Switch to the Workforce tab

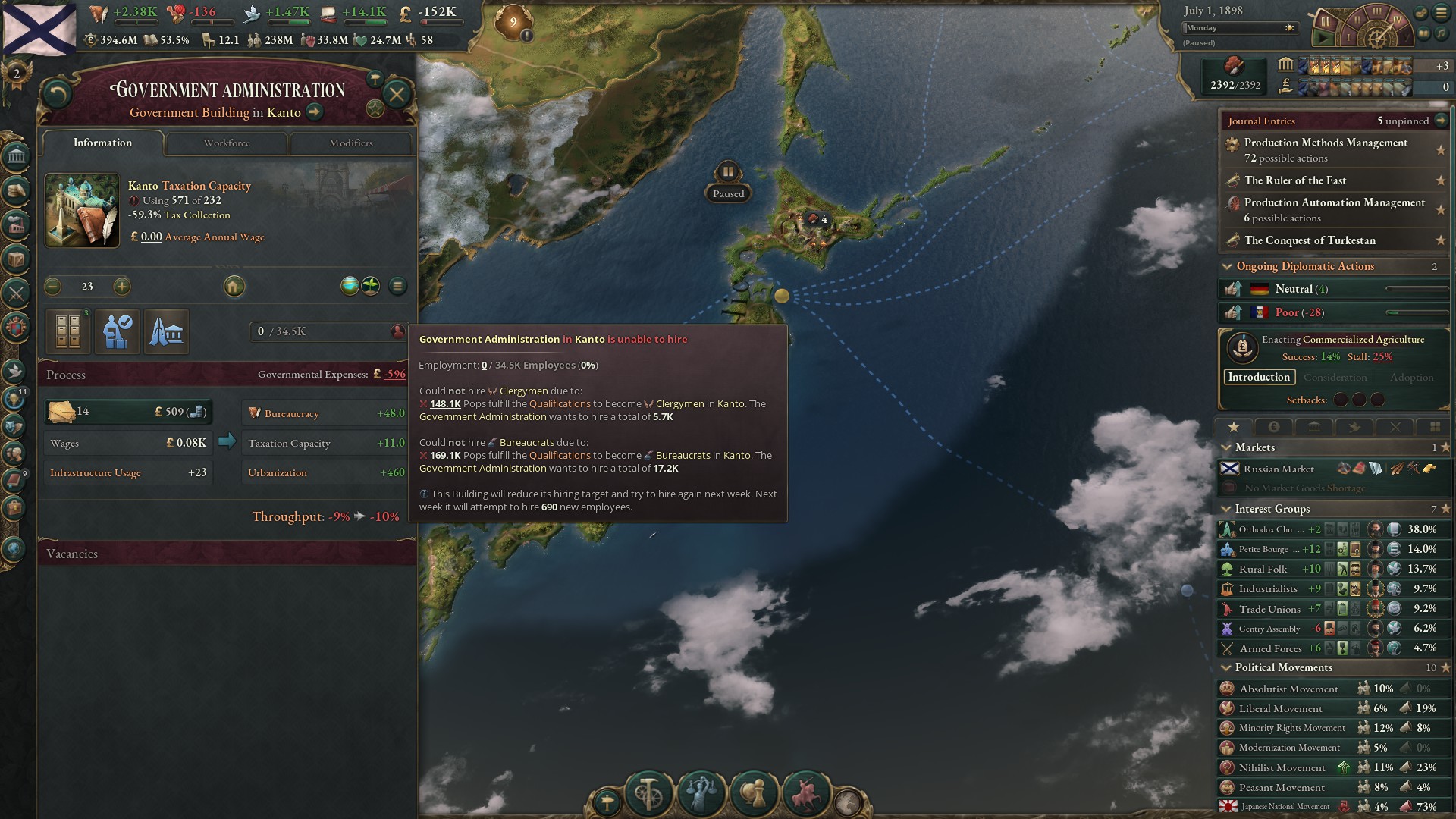[225, 143]
